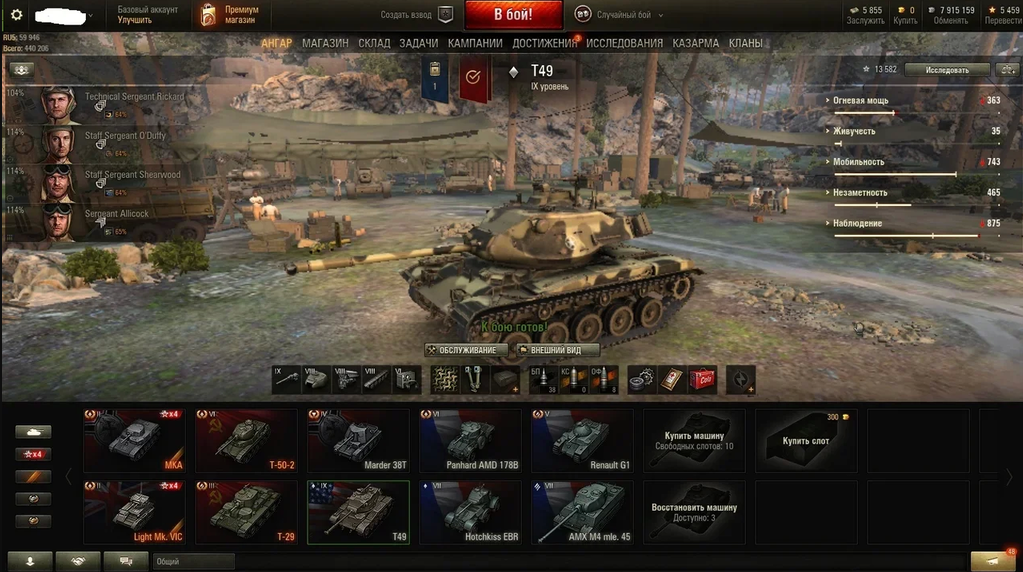Switch to the СКЛАД tab
This screenshot has height=572, width=1023.
(x=374, y=43)
